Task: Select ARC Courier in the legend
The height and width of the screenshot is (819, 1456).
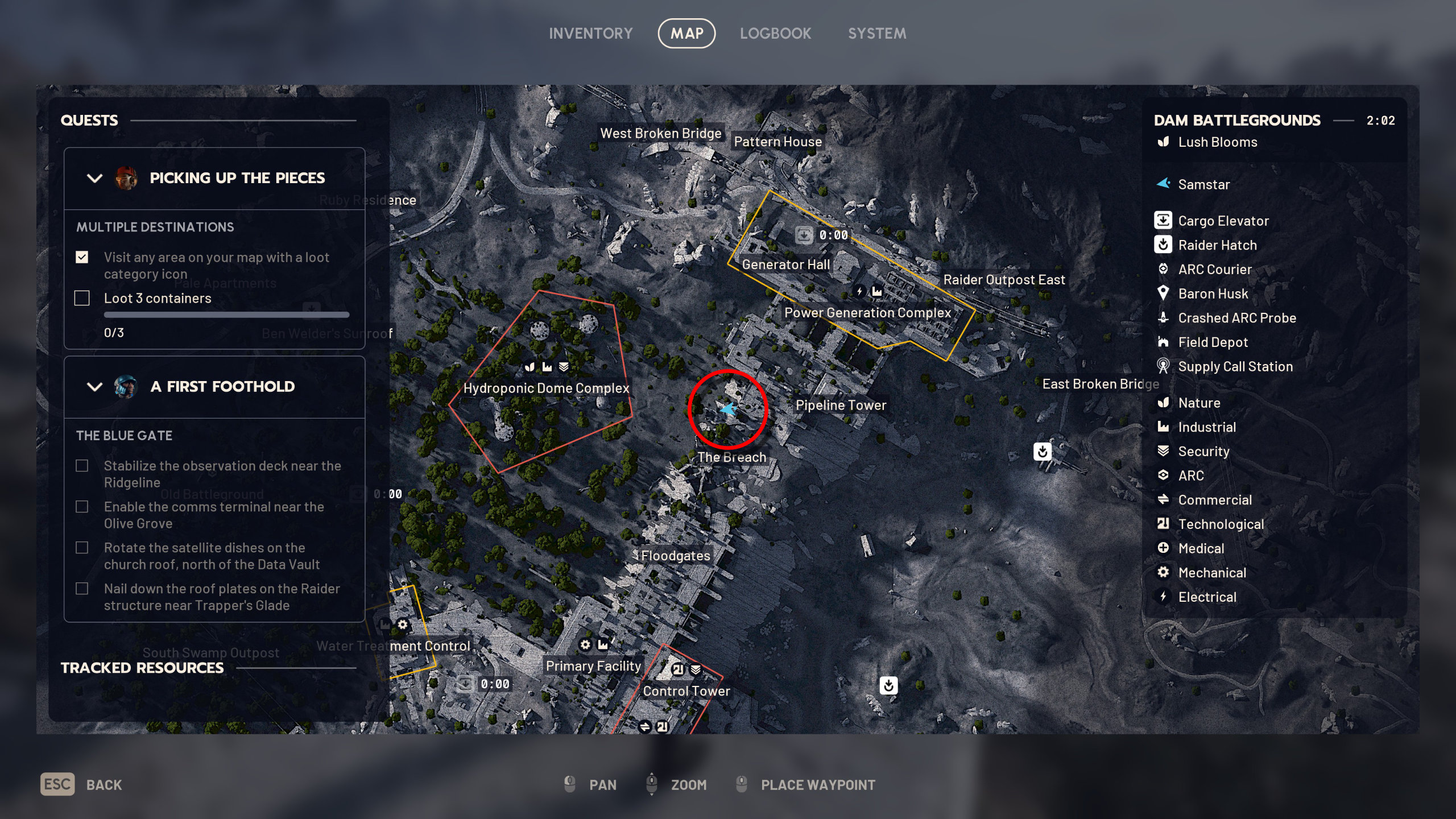Action: coord(1214,270)
